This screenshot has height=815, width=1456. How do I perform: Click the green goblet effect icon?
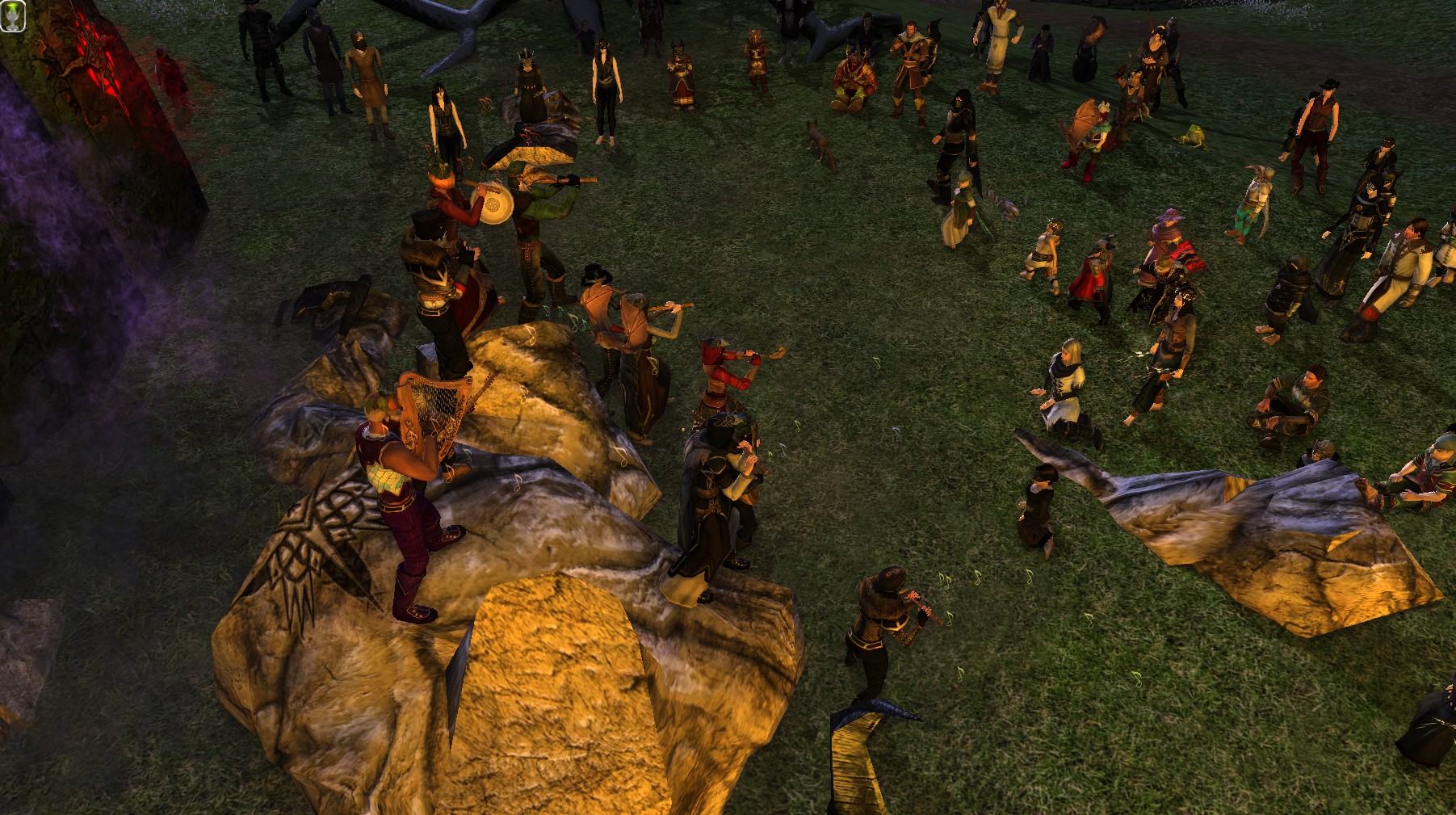coord(12,17)
